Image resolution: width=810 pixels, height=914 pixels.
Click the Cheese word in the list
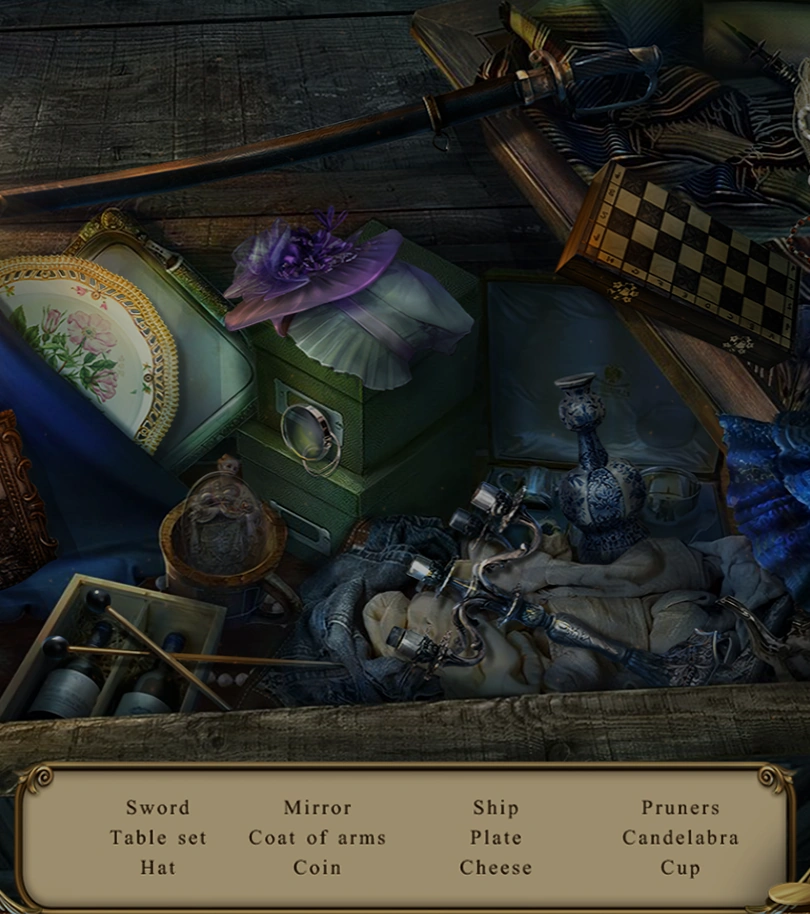pyautogui.click(x=495, y=868)
